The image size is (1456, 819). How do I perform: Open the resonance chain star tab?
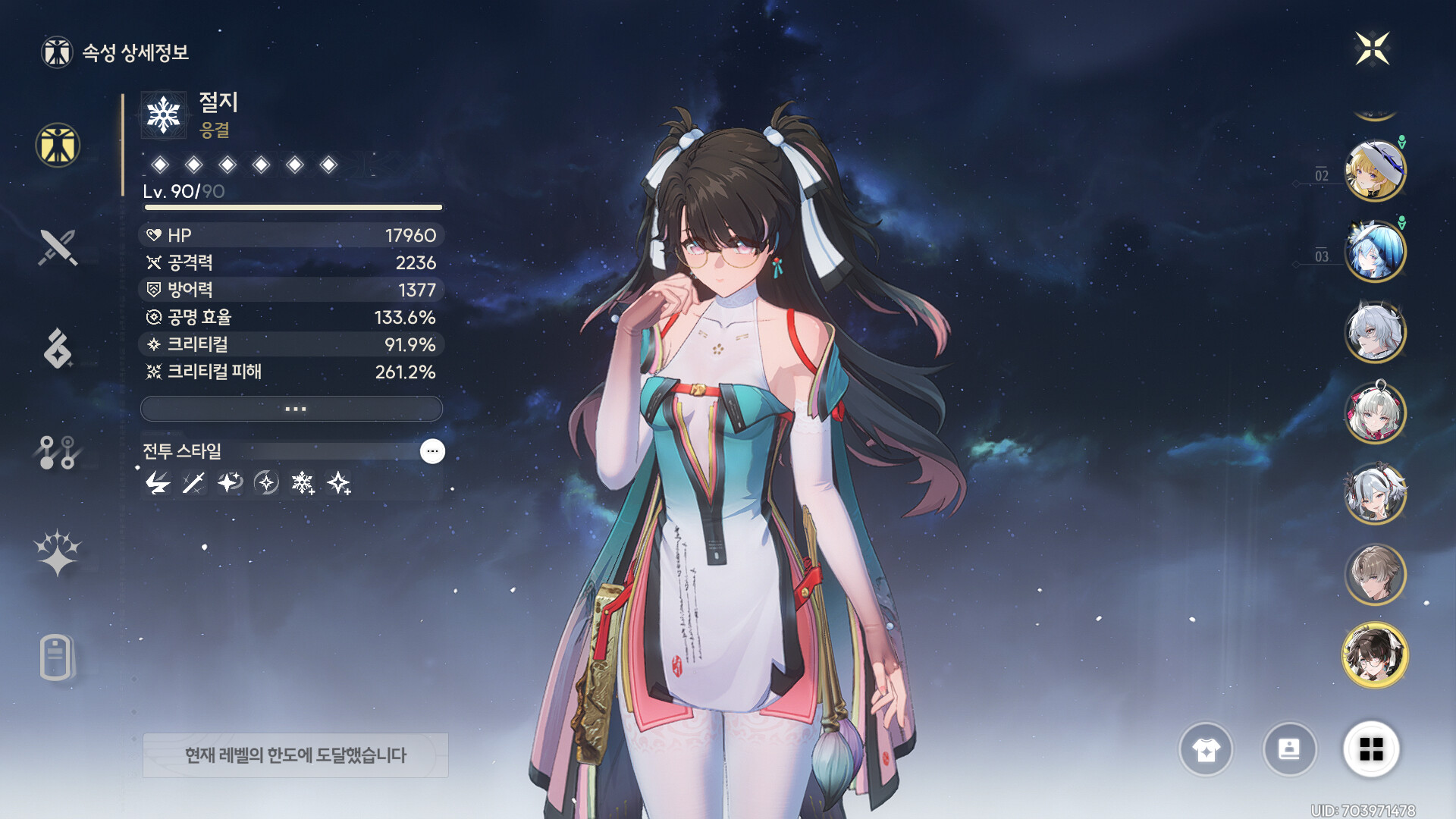click(58, 553)
